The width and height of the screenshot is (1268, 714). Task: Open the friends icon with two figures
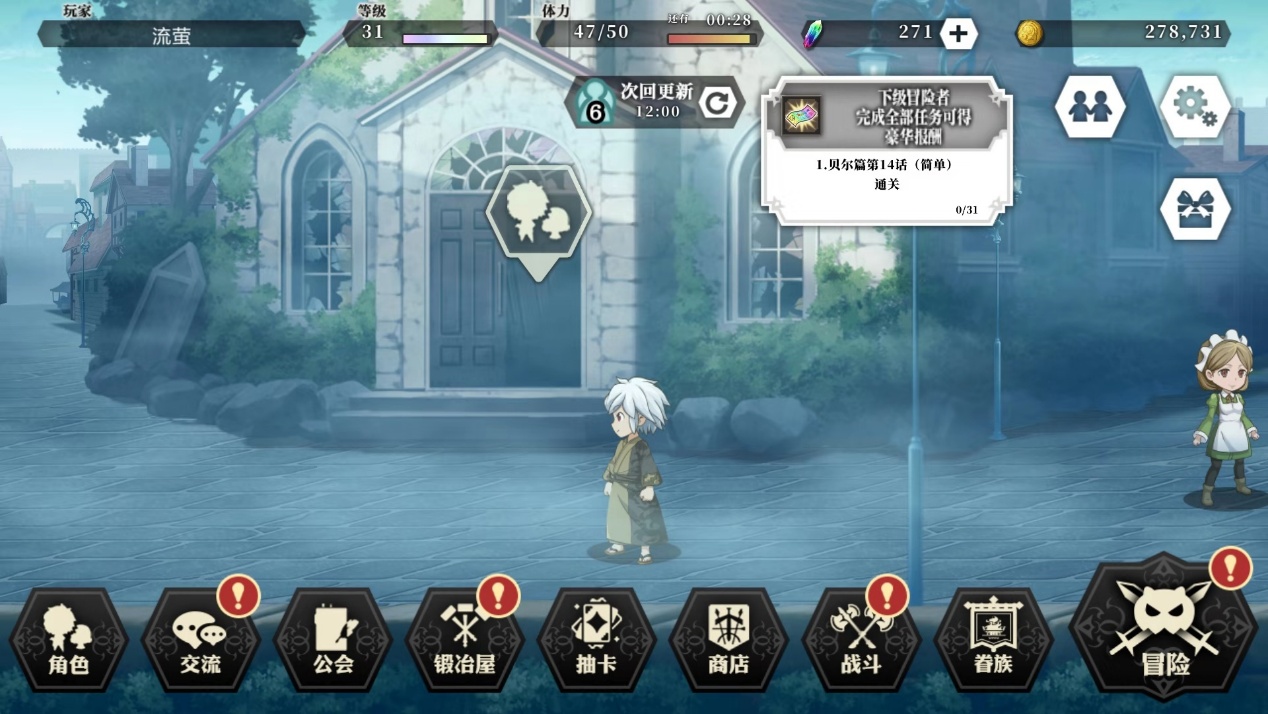tap(1089, 106)
